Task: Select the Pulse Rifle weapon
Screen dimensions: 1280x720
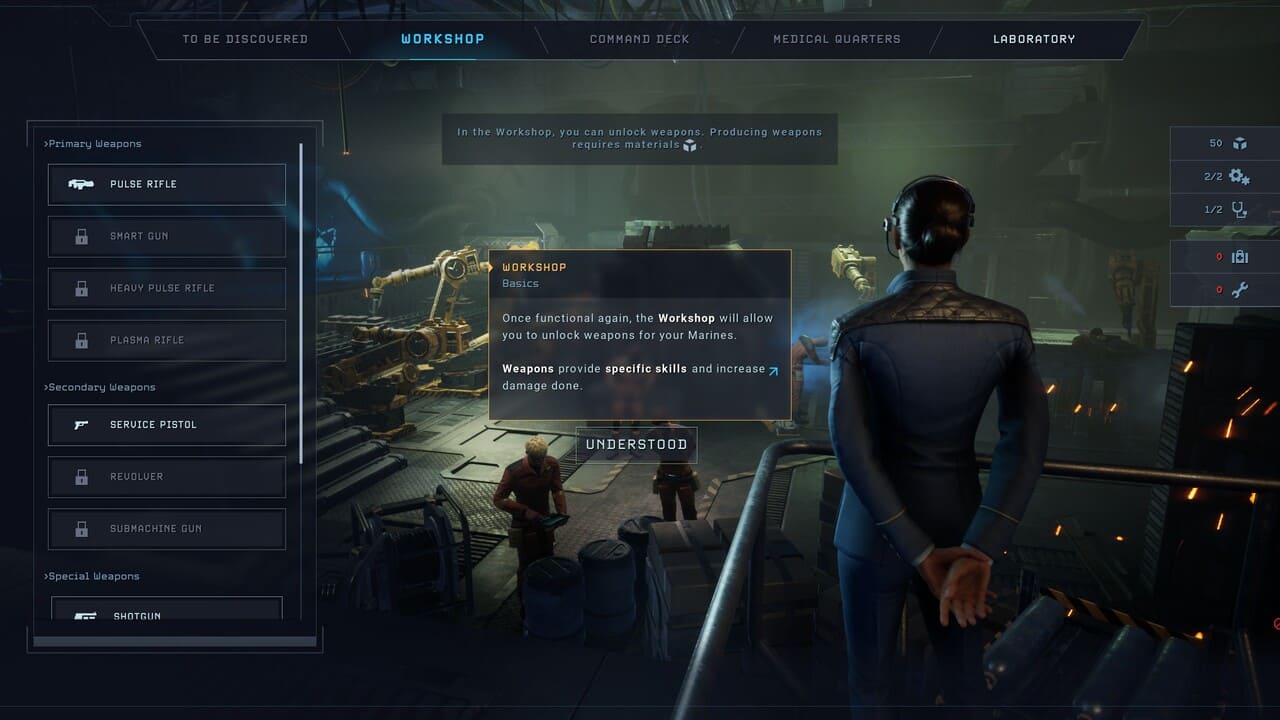Action: click(167, 185)
